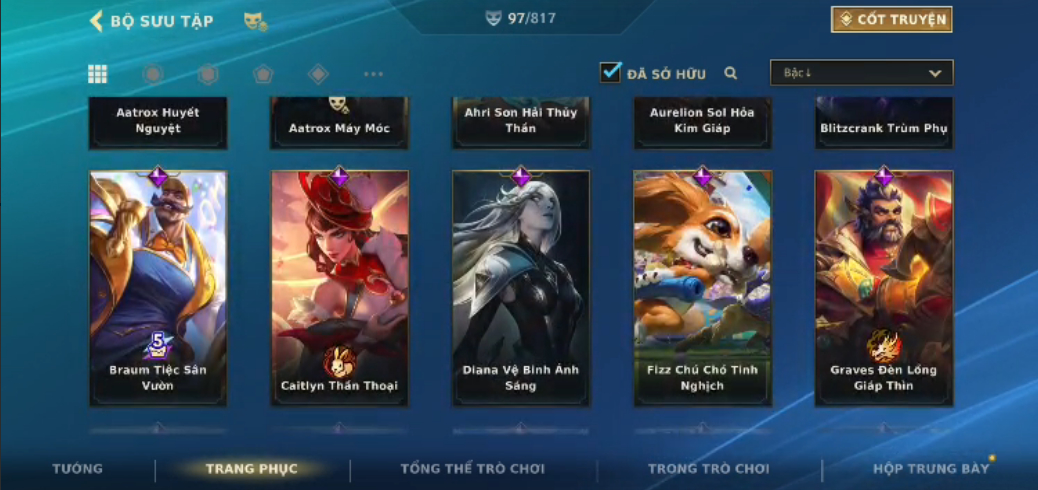The width and height of the screenshot is (1038, 490).
Task: Select the Blitzcrank Trùm Phụ skin
Action: 884,124
